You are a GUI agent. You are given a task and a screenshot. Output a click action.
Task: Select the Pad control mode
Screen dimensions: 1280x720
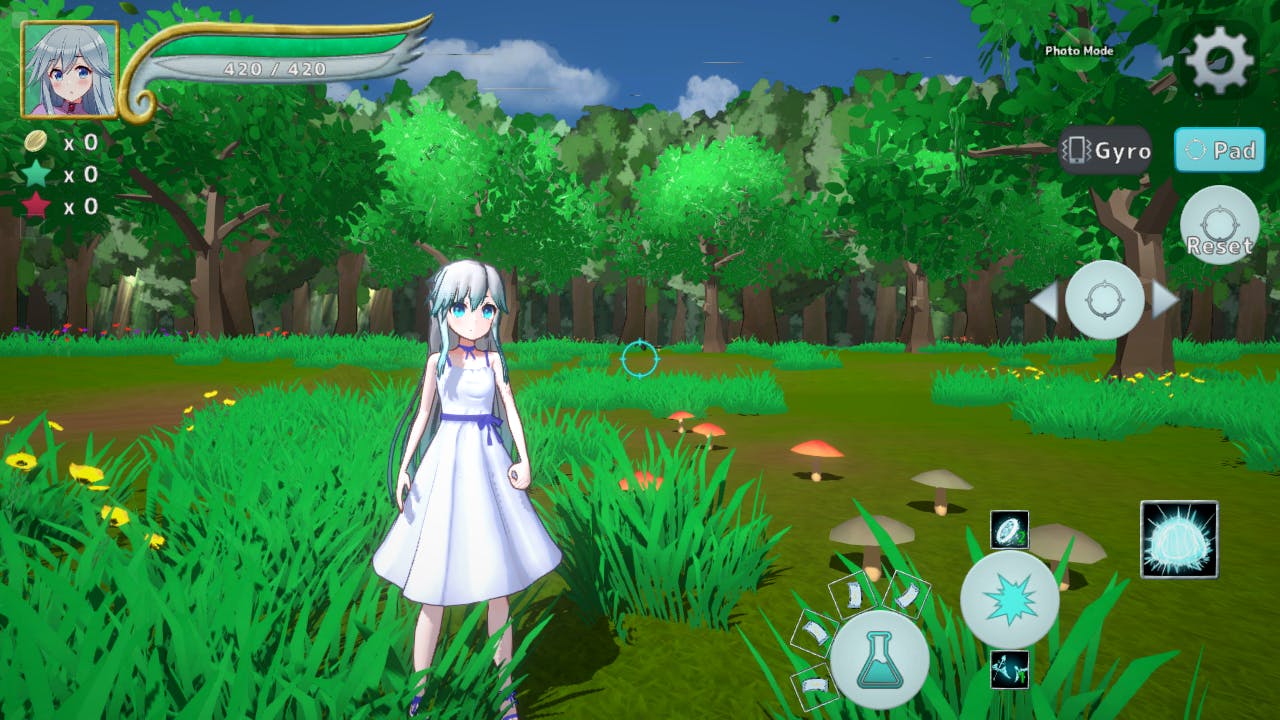coord(1219,151)
